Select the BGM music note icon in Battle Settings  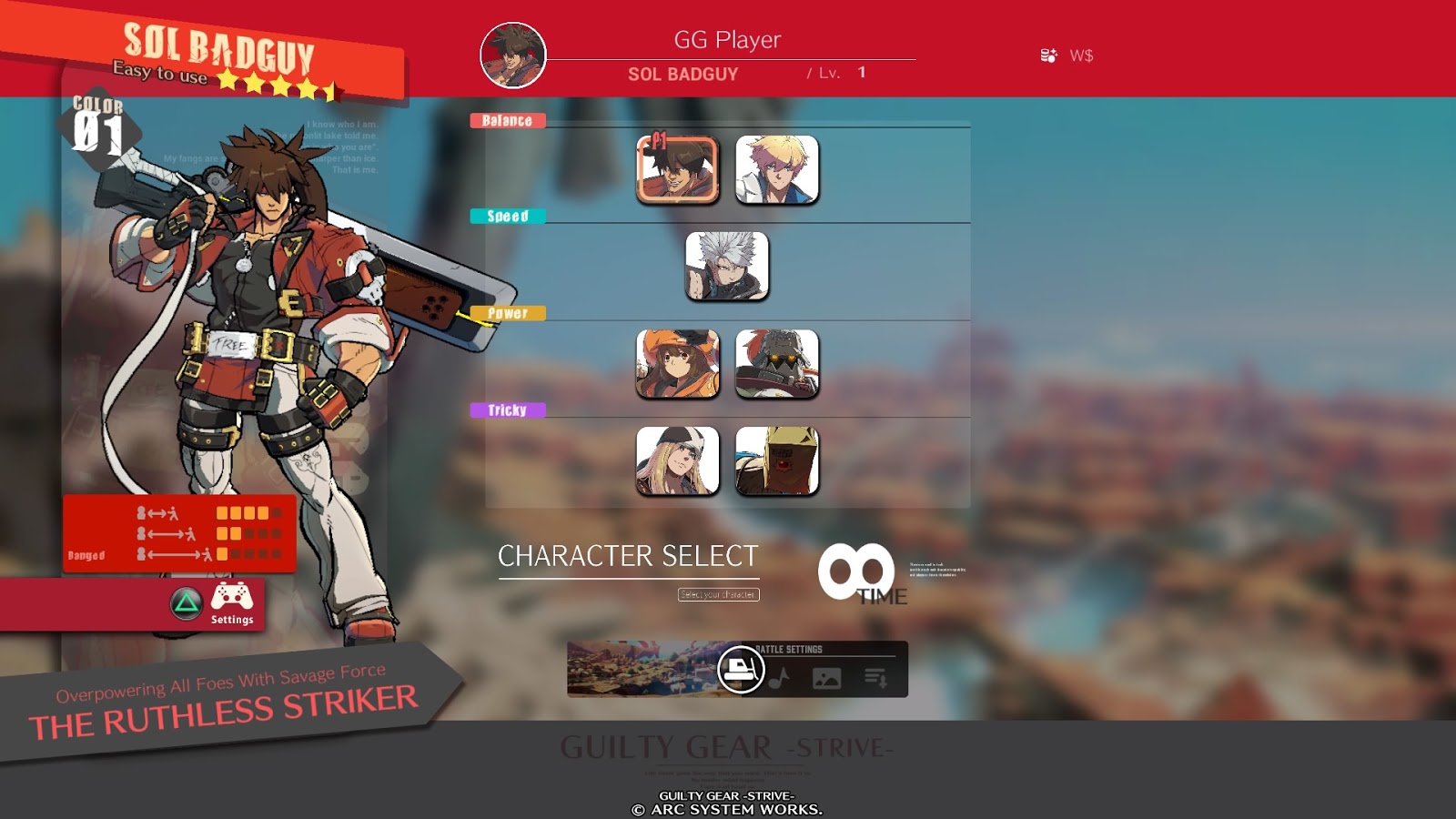[x=781, y=675]
